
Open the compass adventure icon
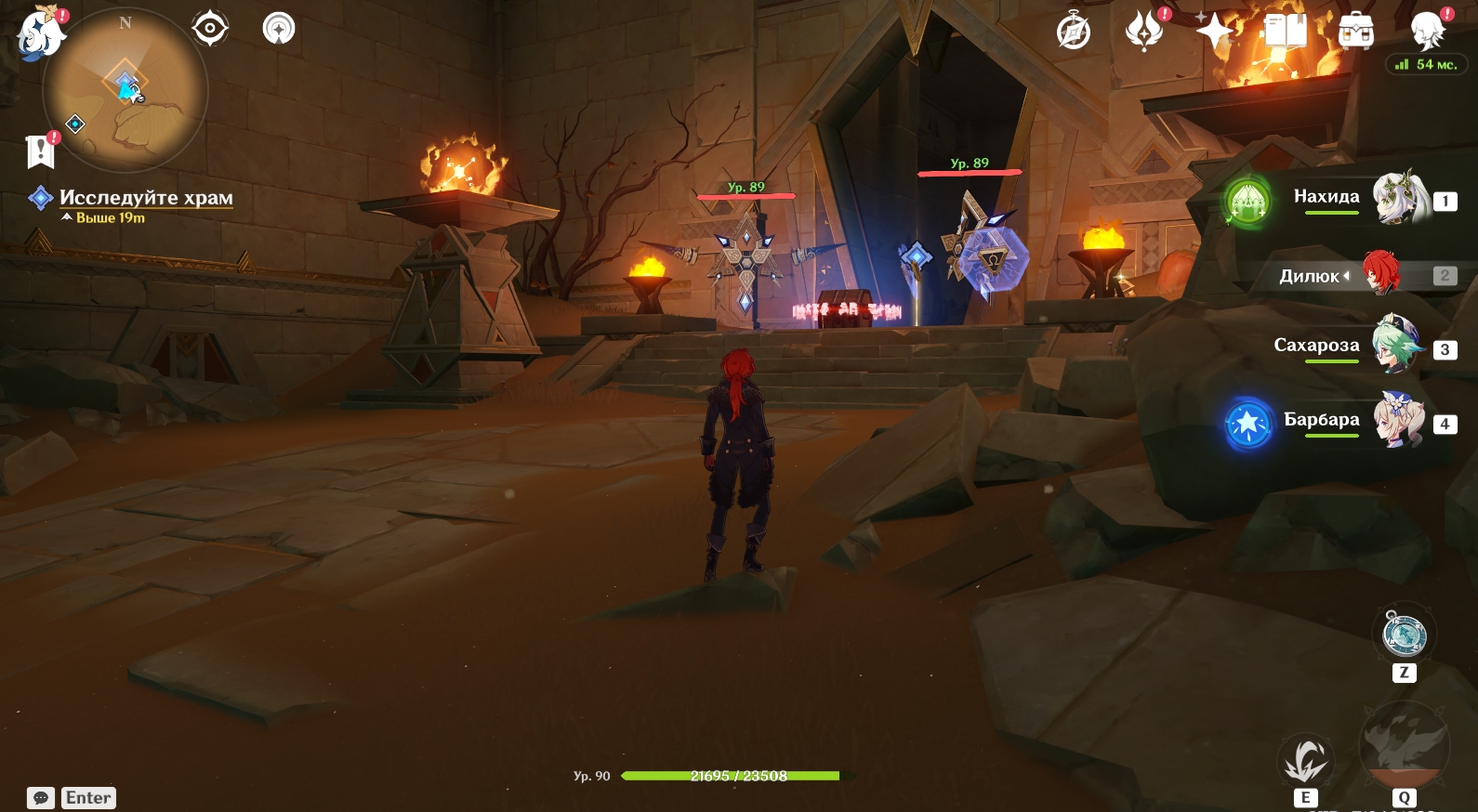pos(1074,32)
